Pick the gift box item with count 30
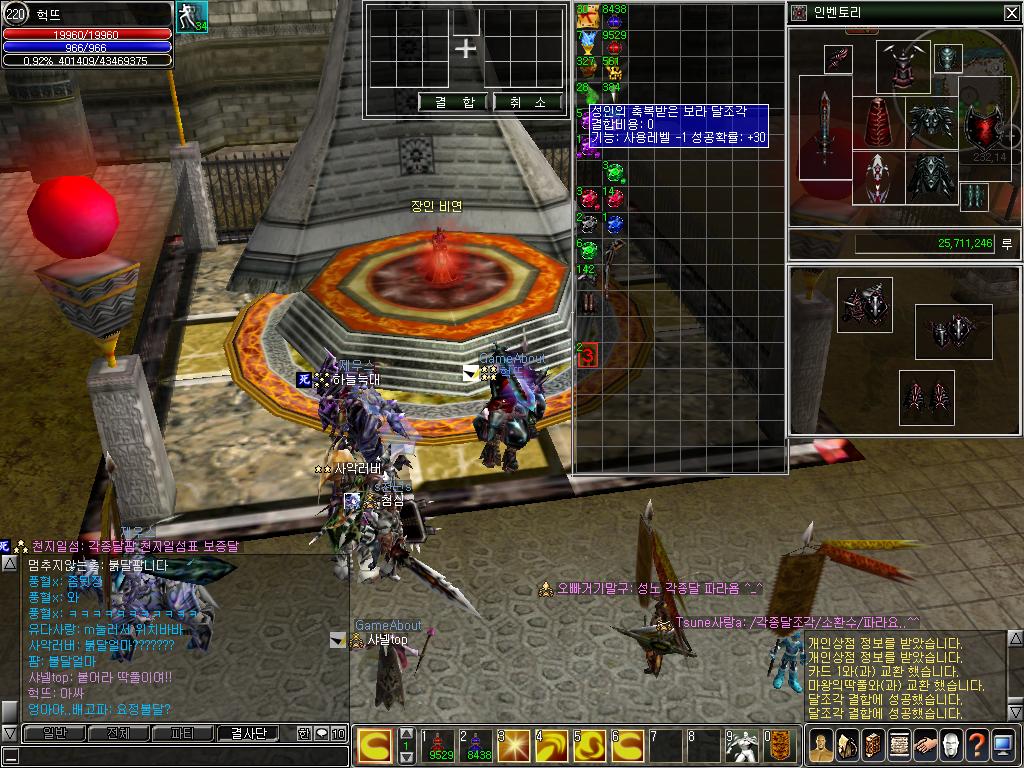 (587, 15)
